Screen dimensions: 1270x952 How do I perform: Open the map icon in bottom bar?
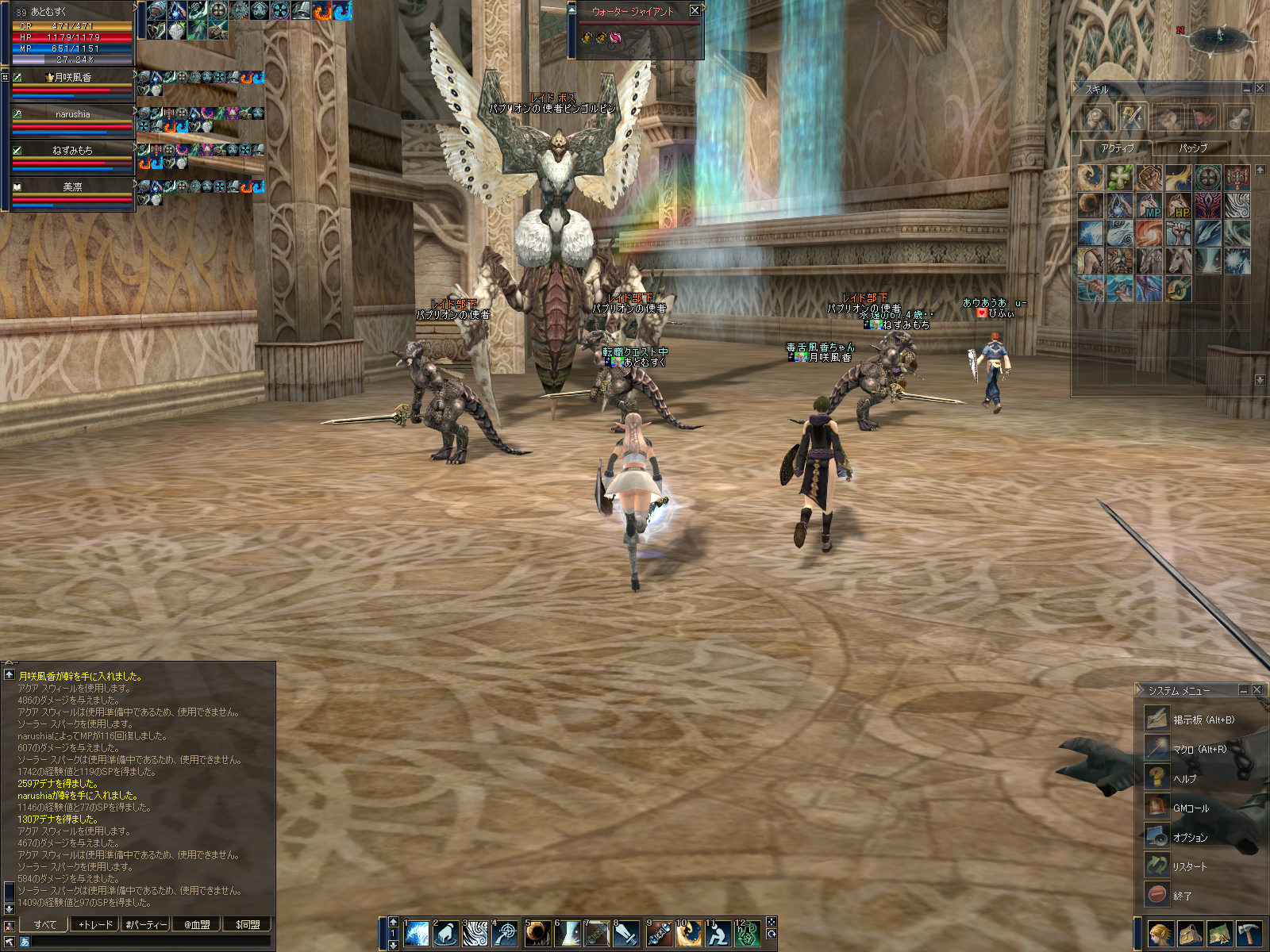(1219, 934)
